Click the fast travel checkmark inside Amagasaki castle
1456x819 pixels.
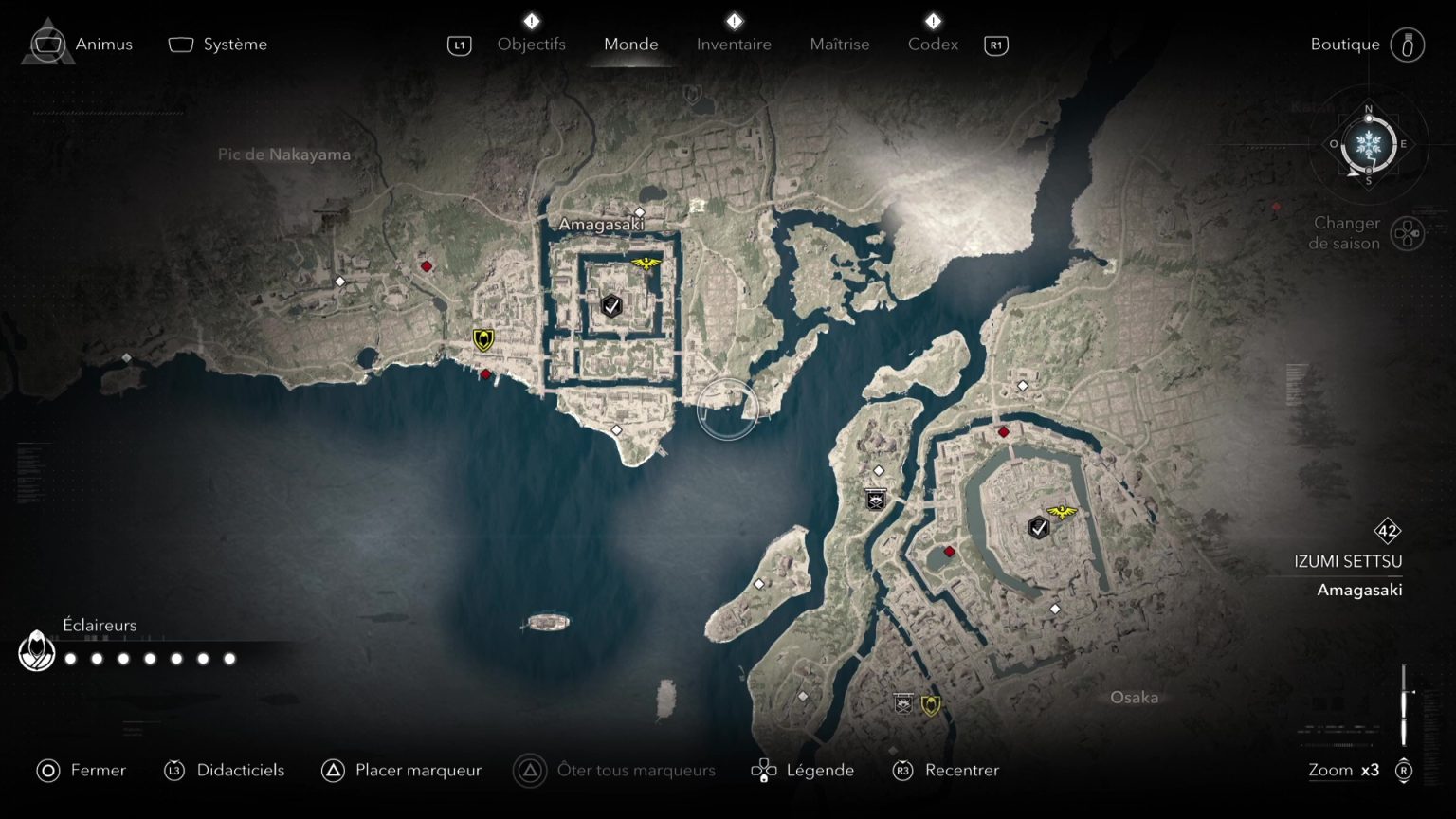click(610, 306)
